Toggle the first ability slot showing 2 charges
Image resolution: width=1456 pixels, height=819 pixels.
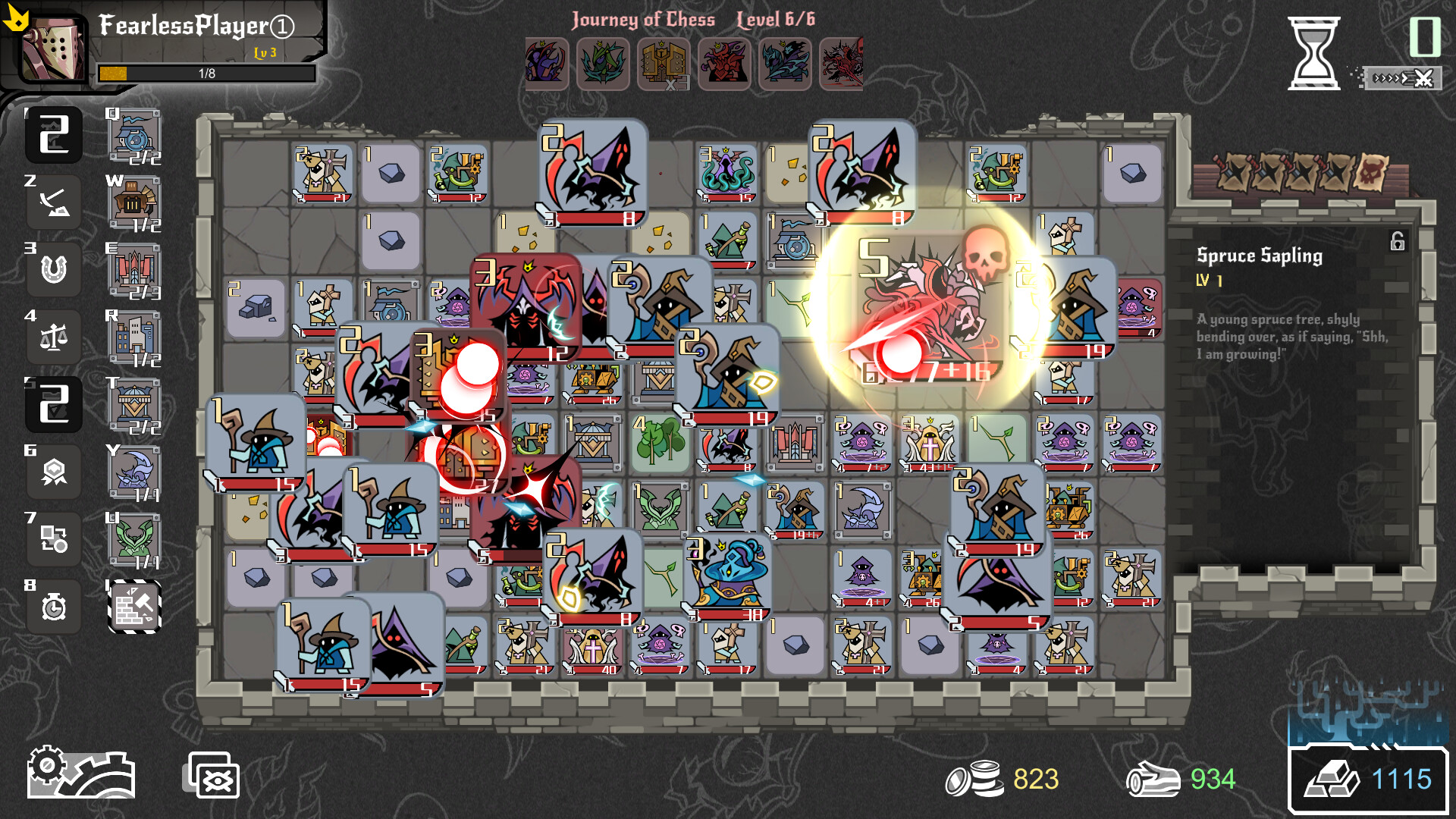click(x=53, y=134)
